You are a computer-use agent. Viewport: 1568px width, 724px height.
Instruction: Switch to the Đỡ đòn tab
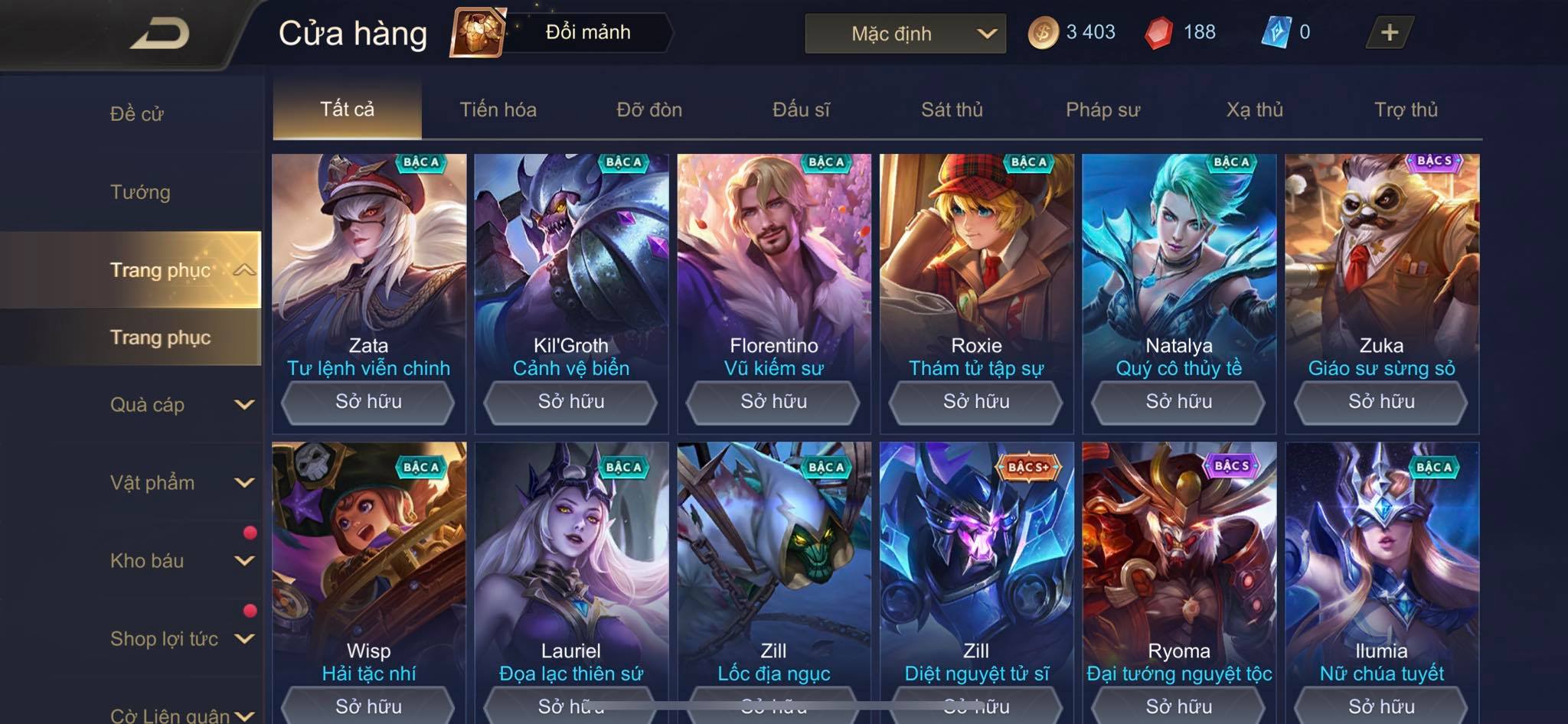(x=649, y=109)
